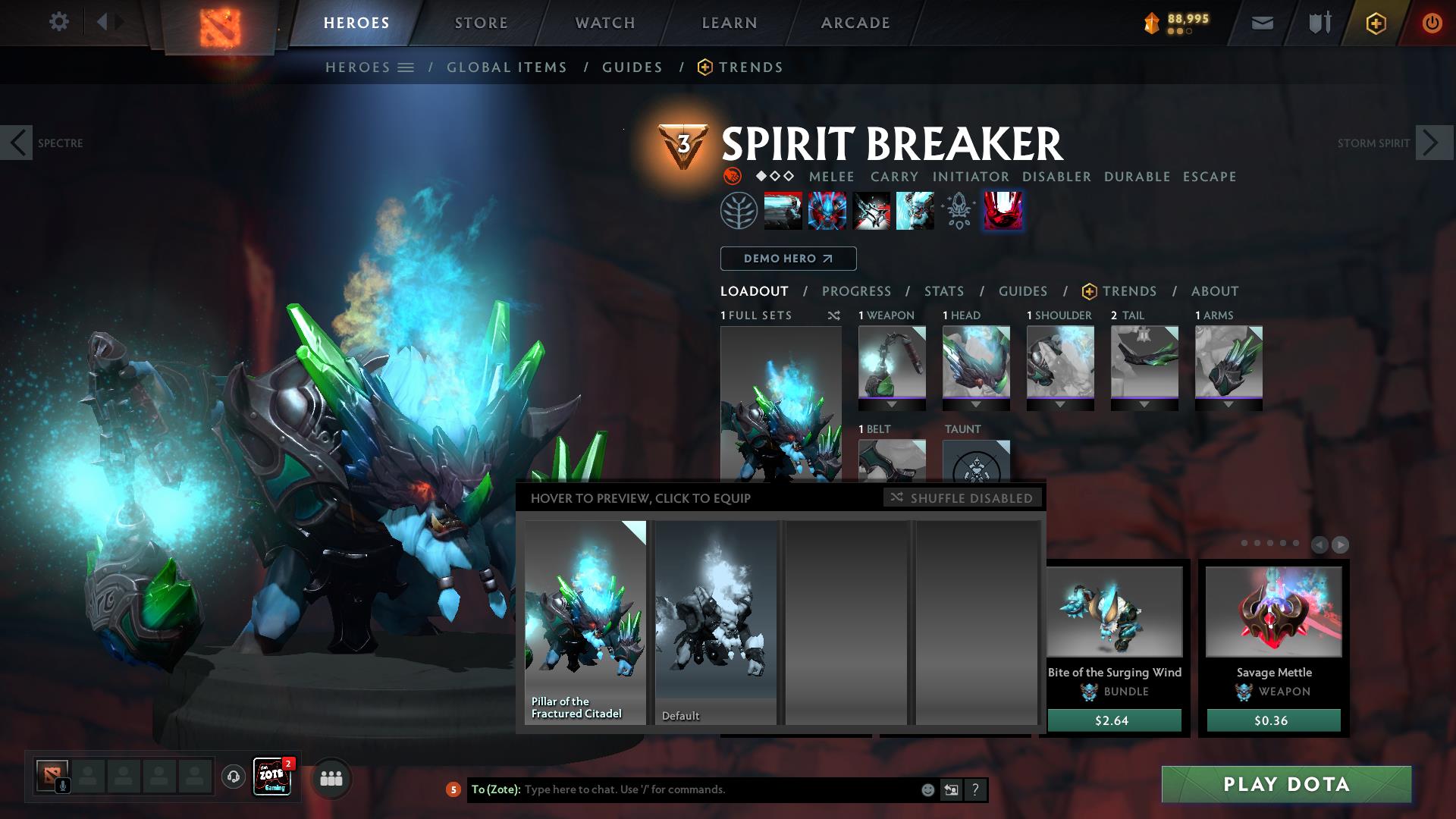This screenshot has height=819, width=1456.
Task: Select the Charge of Darkness ability icon
Action: coord(782,212)
